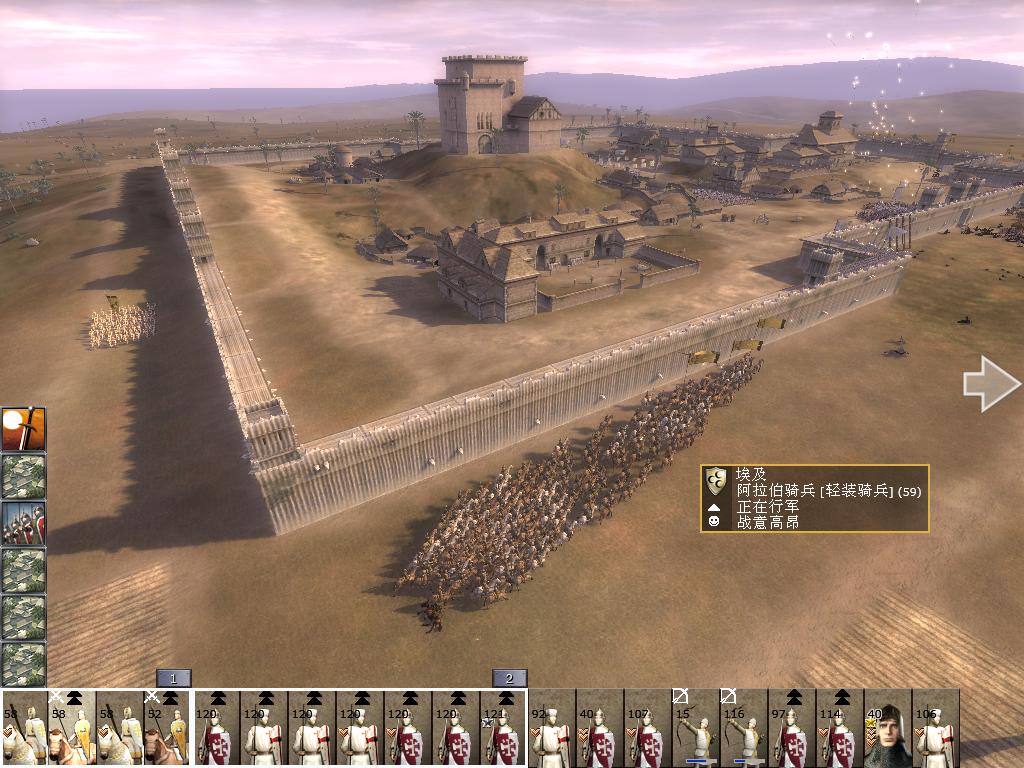Select the archer unit card with 15 men
This screenshot has height=768, width=1024.
coord(695,728)
